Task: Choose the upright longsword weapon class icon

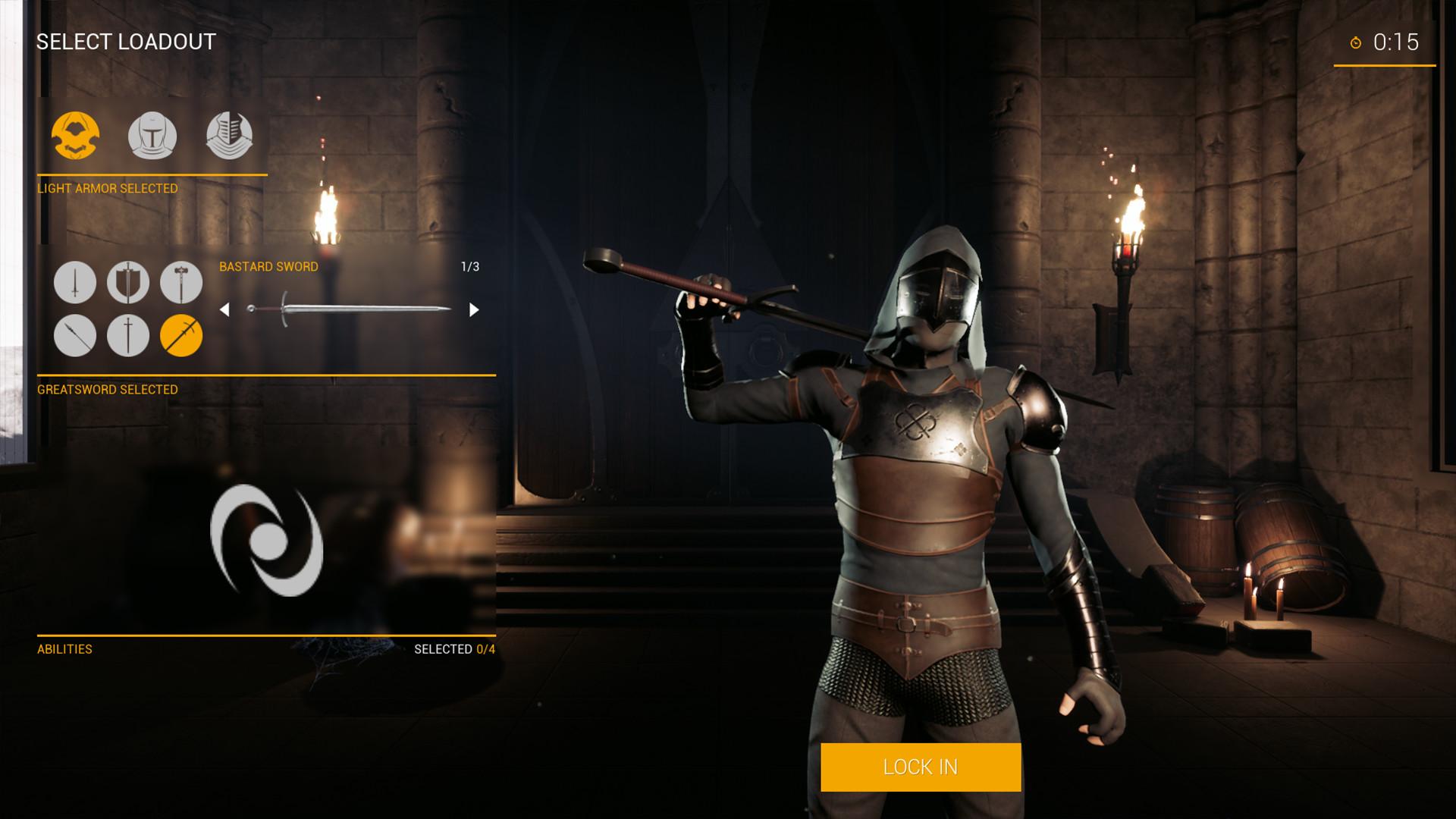Action: click(x=128, y=335)
